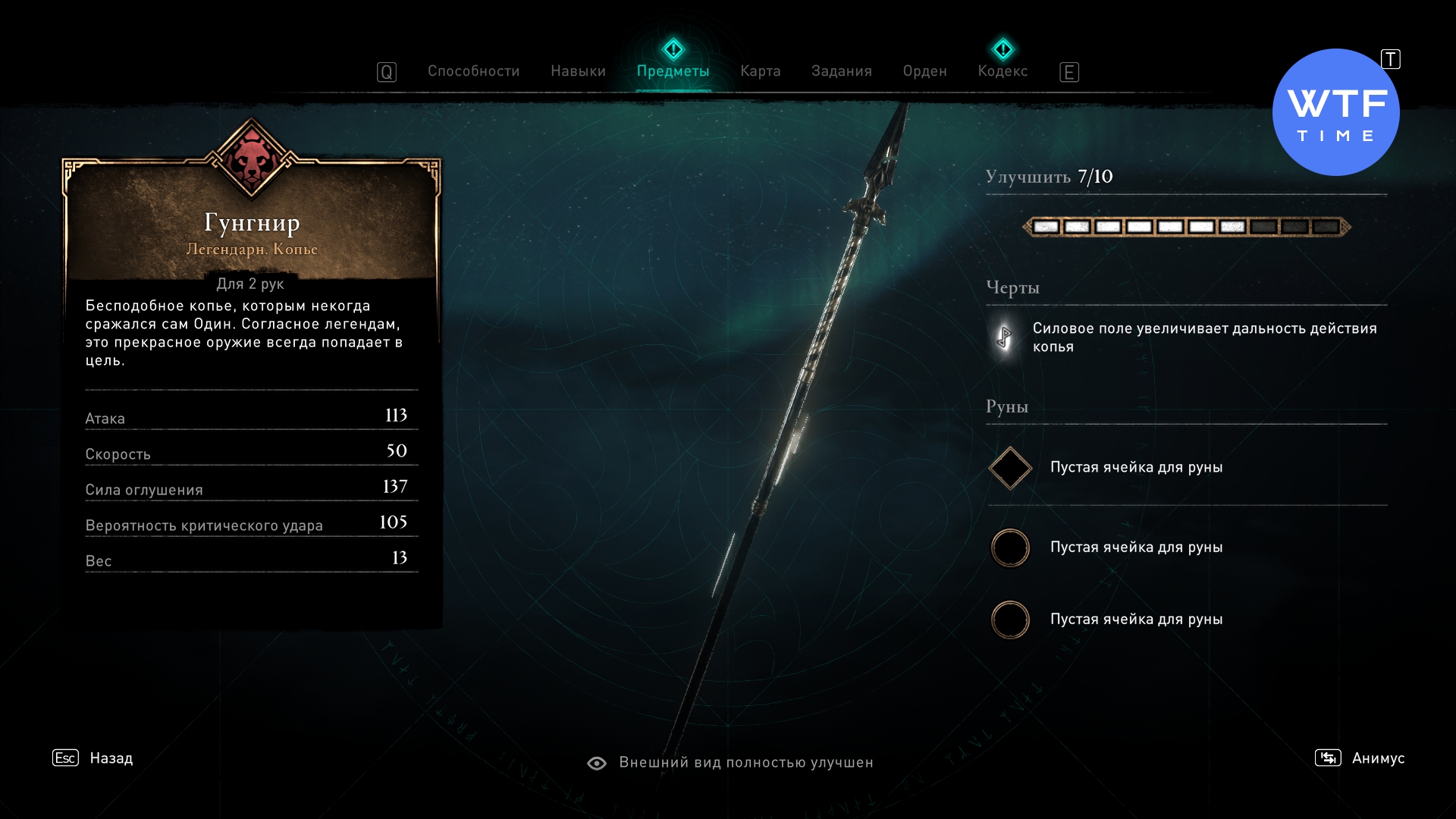The height and width of the screenshot is (819, 1456).
Task: Go to the Задания tab
Action: pos(841,71)
